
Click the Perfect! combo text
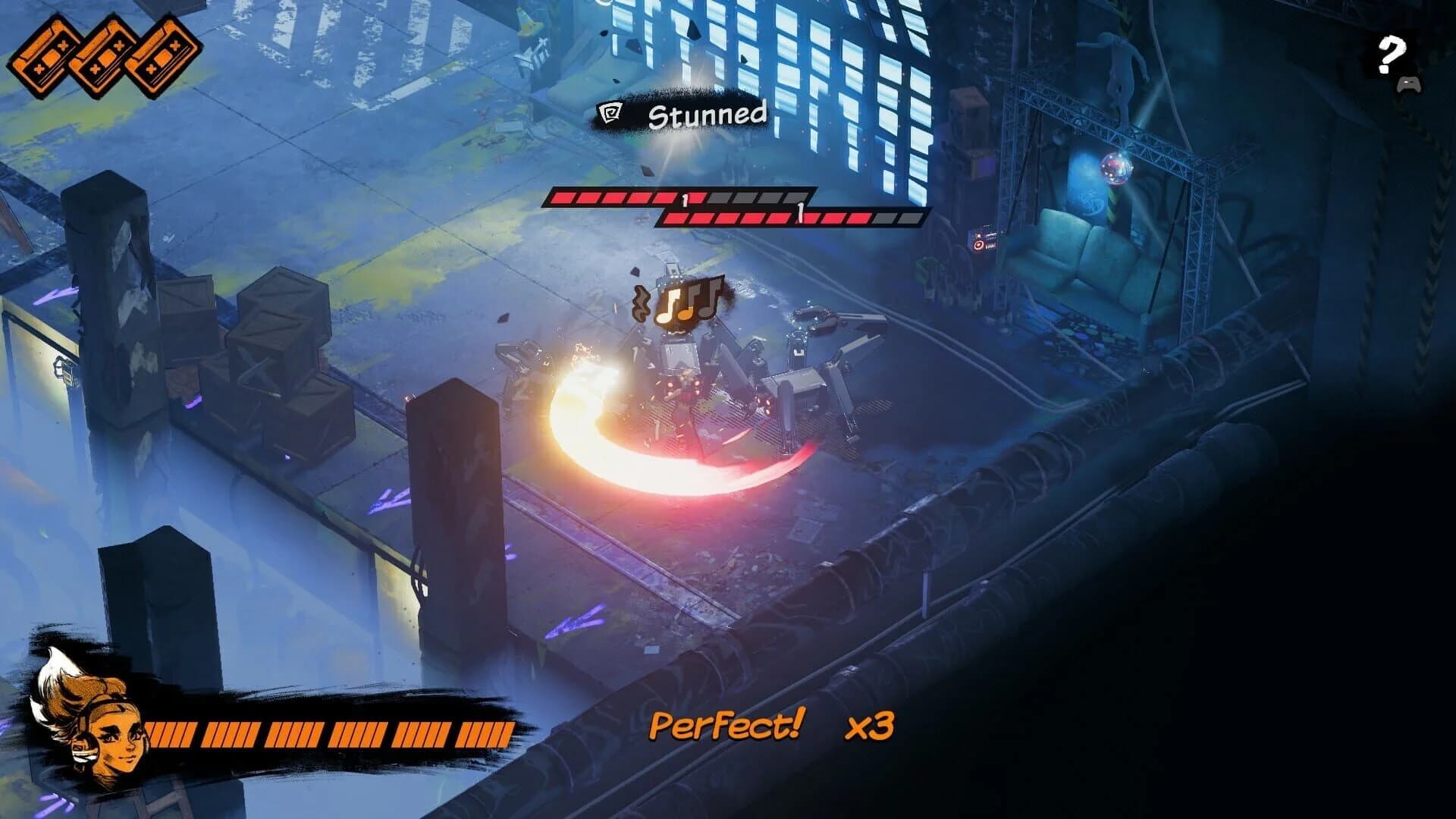726,726
